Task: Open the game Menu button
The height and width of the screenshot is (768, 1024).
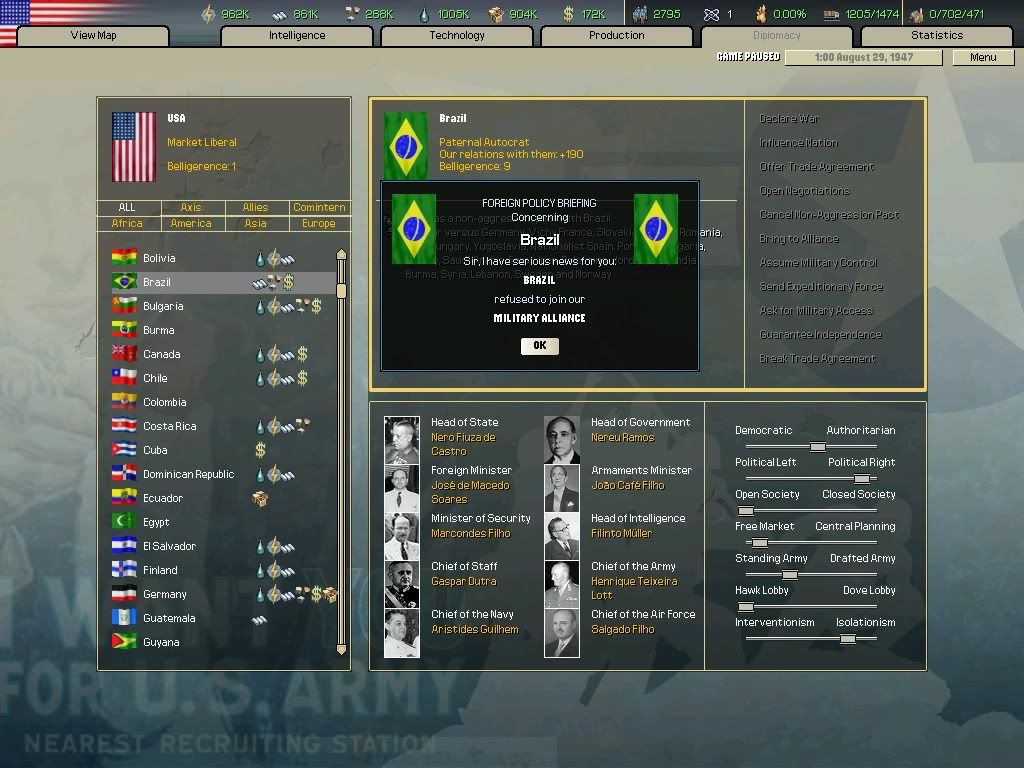Action: [983, 57]
